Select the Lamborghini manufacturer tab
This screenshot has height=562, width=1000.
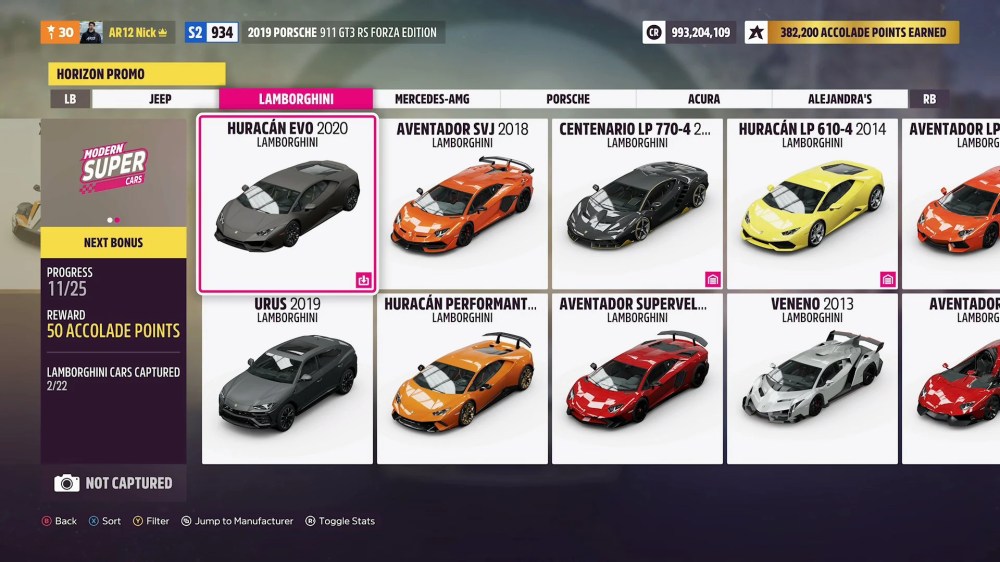pyautogui.click(x=296, y=99)
